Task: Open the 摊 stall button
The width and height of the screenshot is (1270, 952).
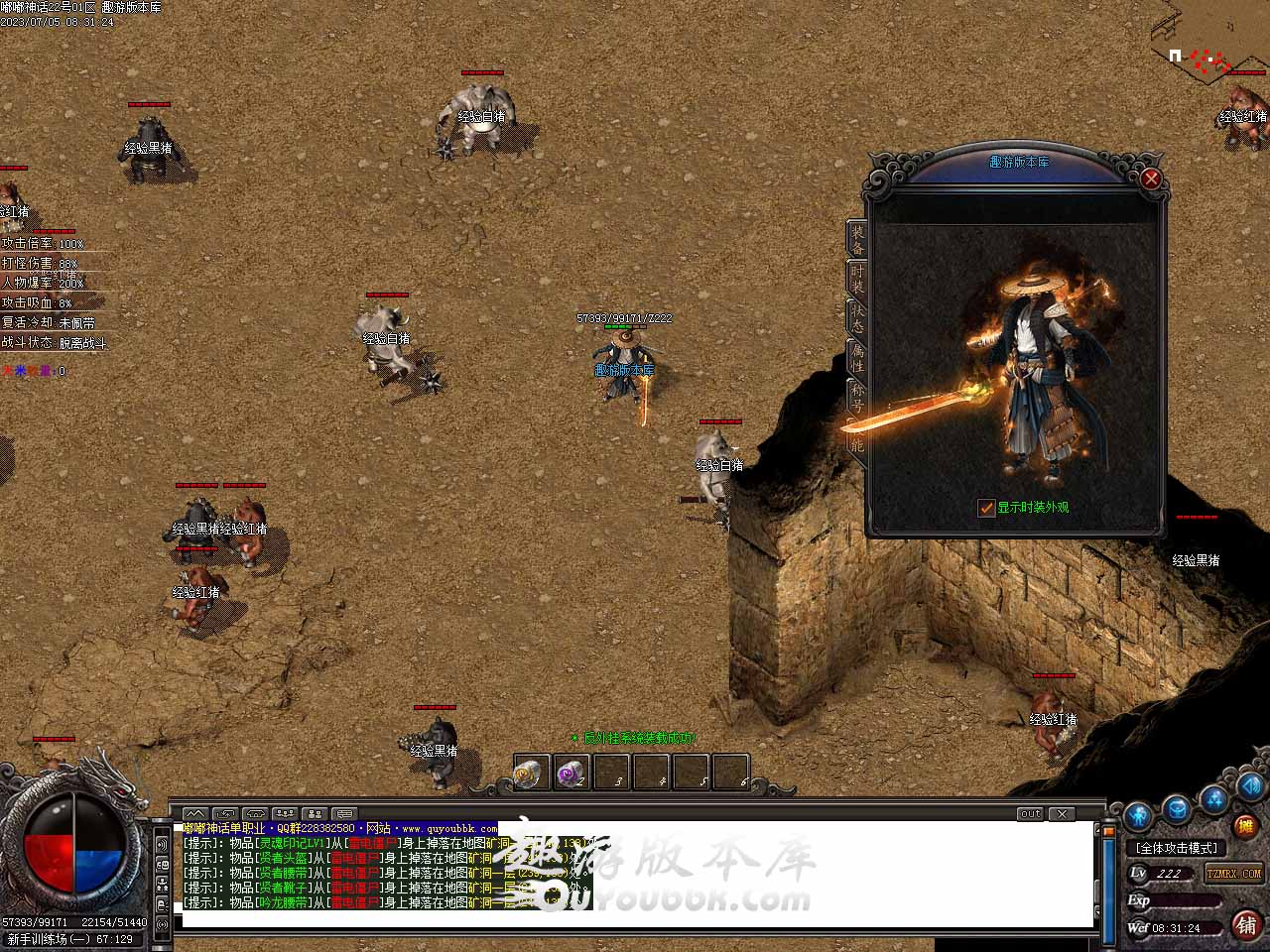Action: pyautogui.click(x=1244, y=825)
